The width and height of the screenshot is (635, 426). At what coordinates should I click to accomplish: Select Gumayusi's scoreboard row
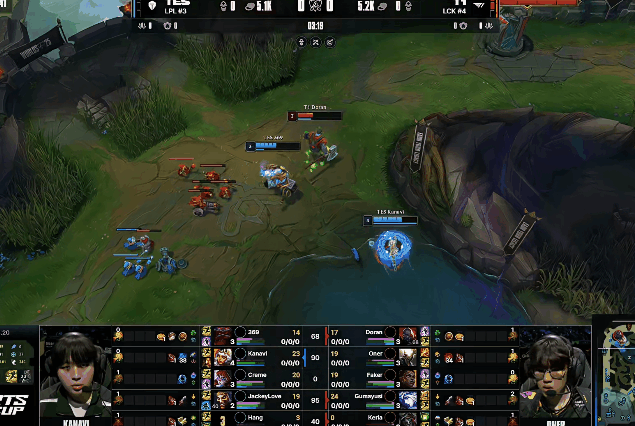coord(375,397)
